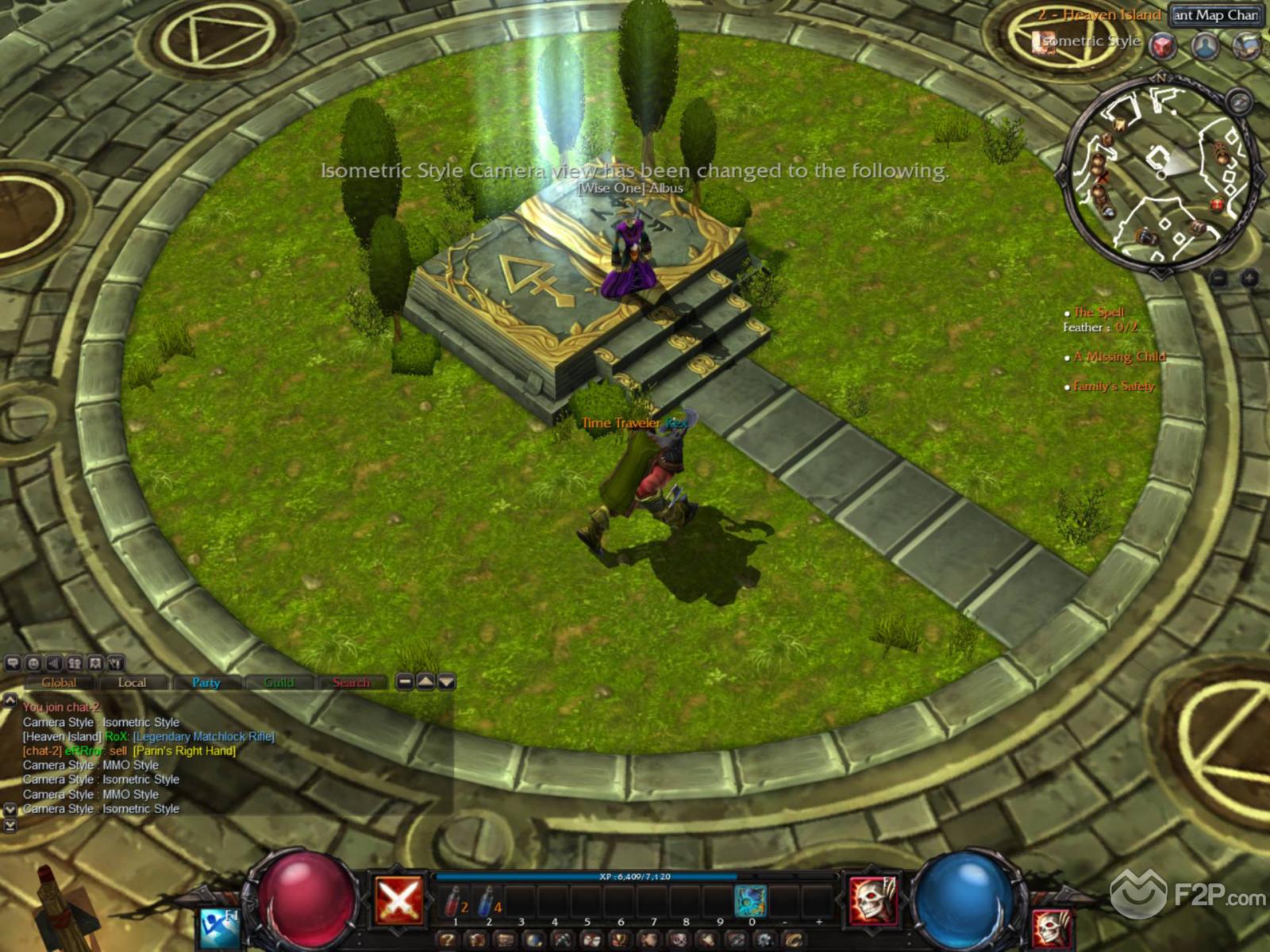This screenshot has width=1270, height=952.
Task: Click the red gift box marker on minimap
Action: click(1218, 205)
